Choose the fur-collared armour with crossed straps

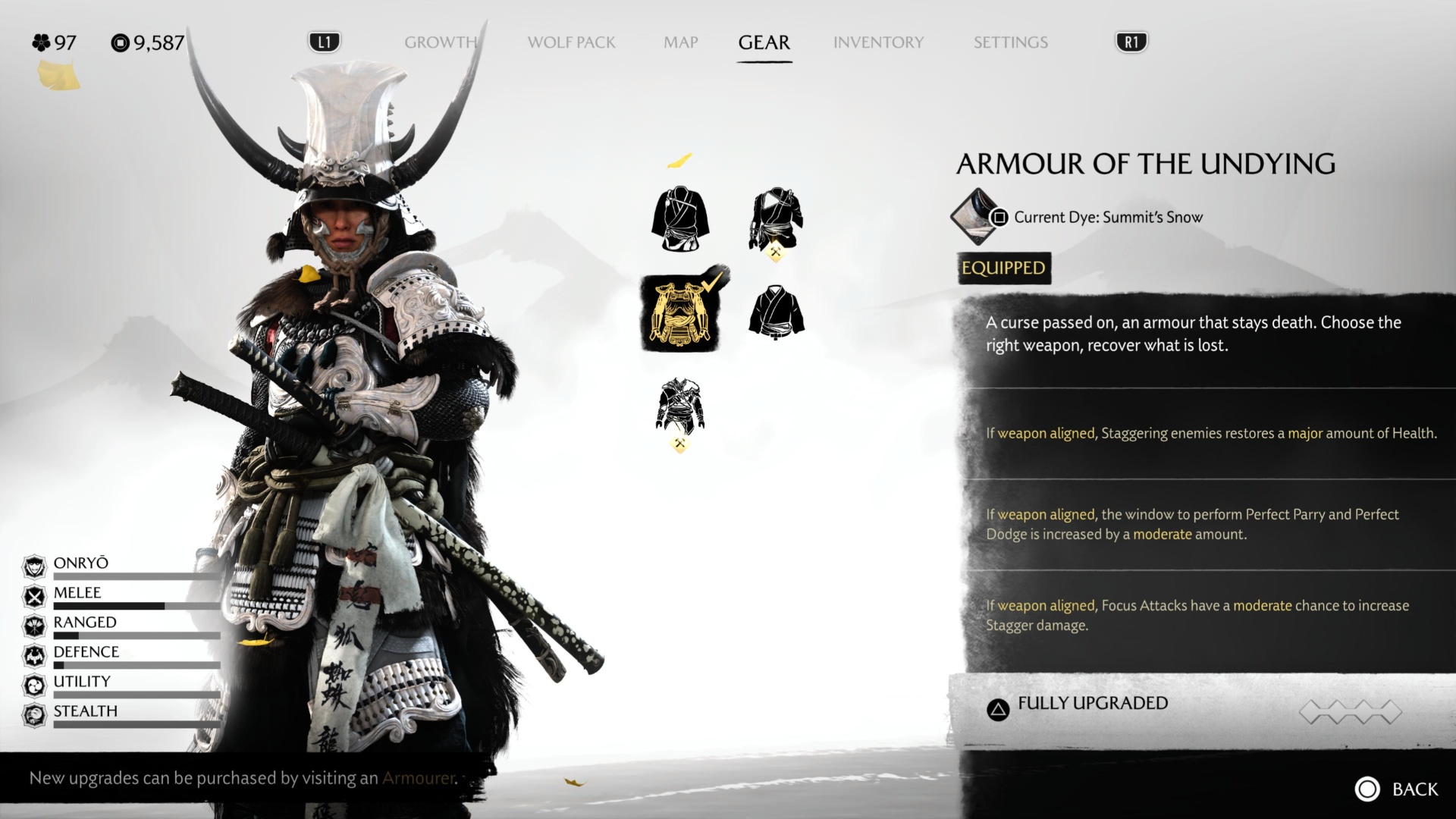pyautogui.click(x=679, y=407)
